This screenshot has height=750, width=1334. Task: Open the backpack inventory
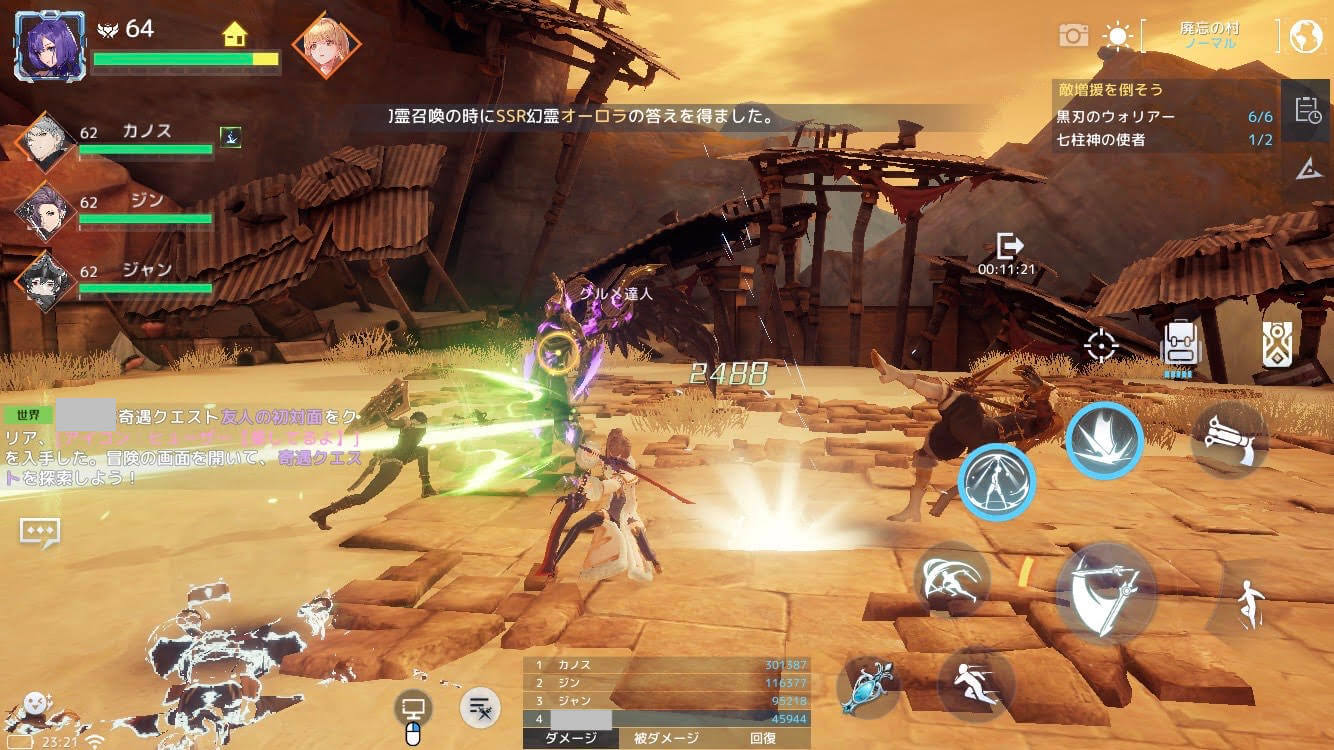[x=1180, y=346]
